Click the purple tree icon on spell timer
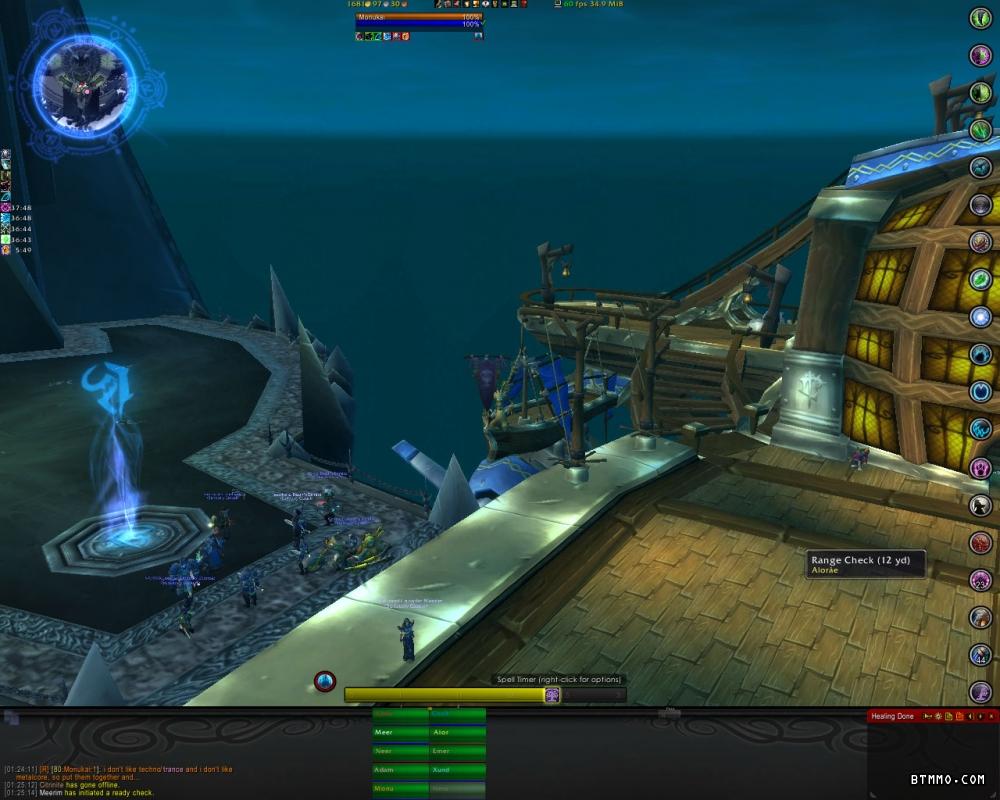This screenshot has height=800, width=1000. (552, 695)
